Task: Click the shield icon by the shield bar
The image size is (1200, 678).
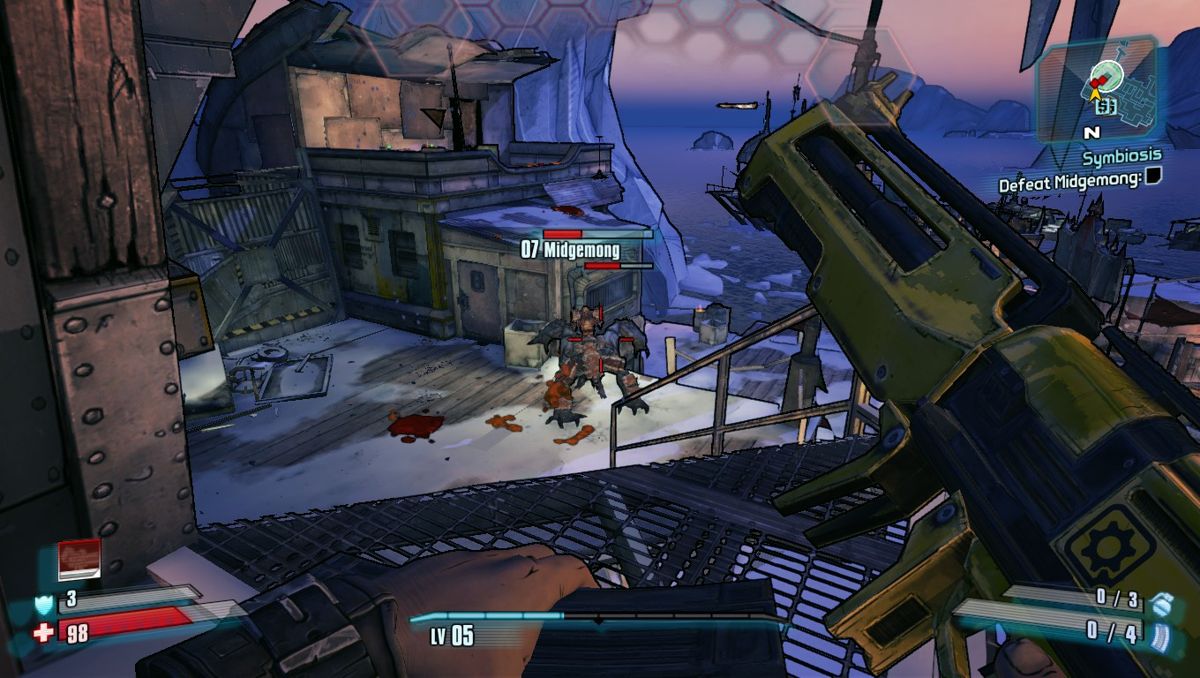Action: (x=43, y=602)
